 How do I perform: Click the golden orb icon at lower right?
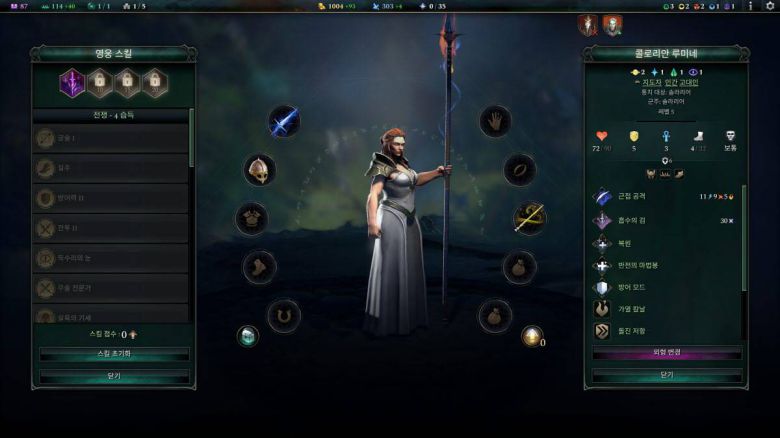[x=531, y=336]
